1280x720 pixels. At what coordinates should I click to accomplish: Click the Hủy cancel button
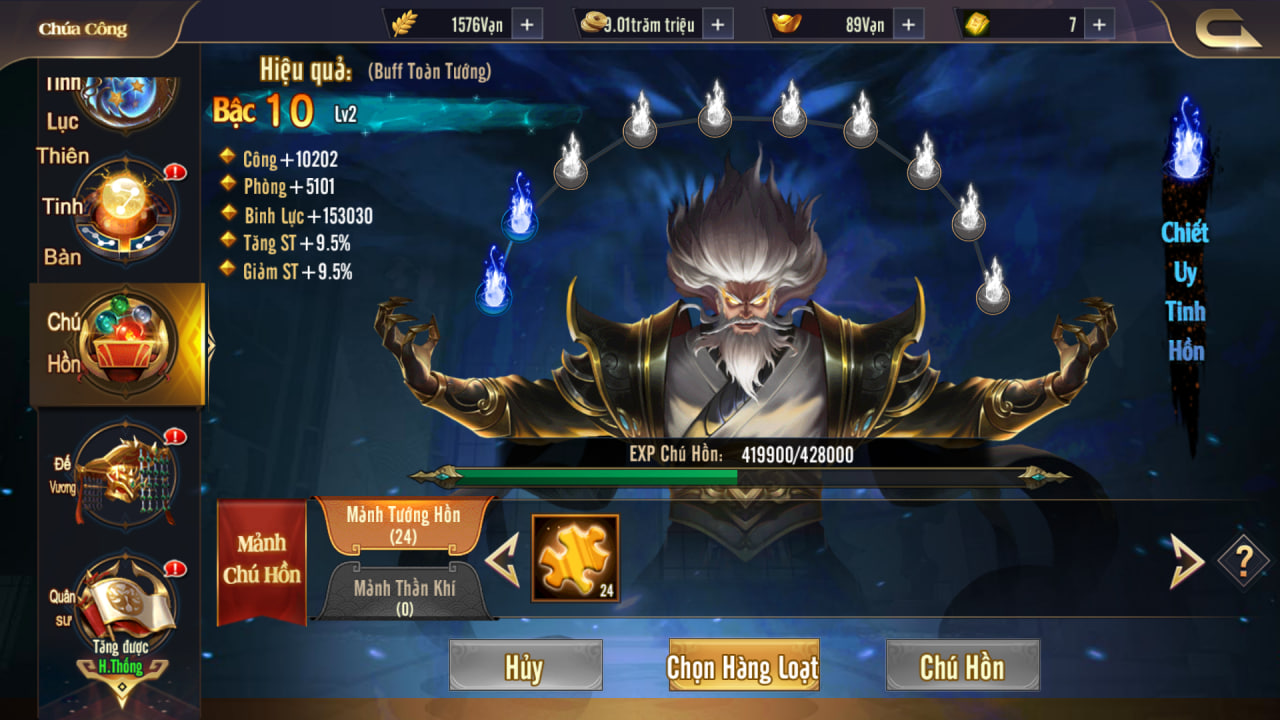click(x=525, y=666)
